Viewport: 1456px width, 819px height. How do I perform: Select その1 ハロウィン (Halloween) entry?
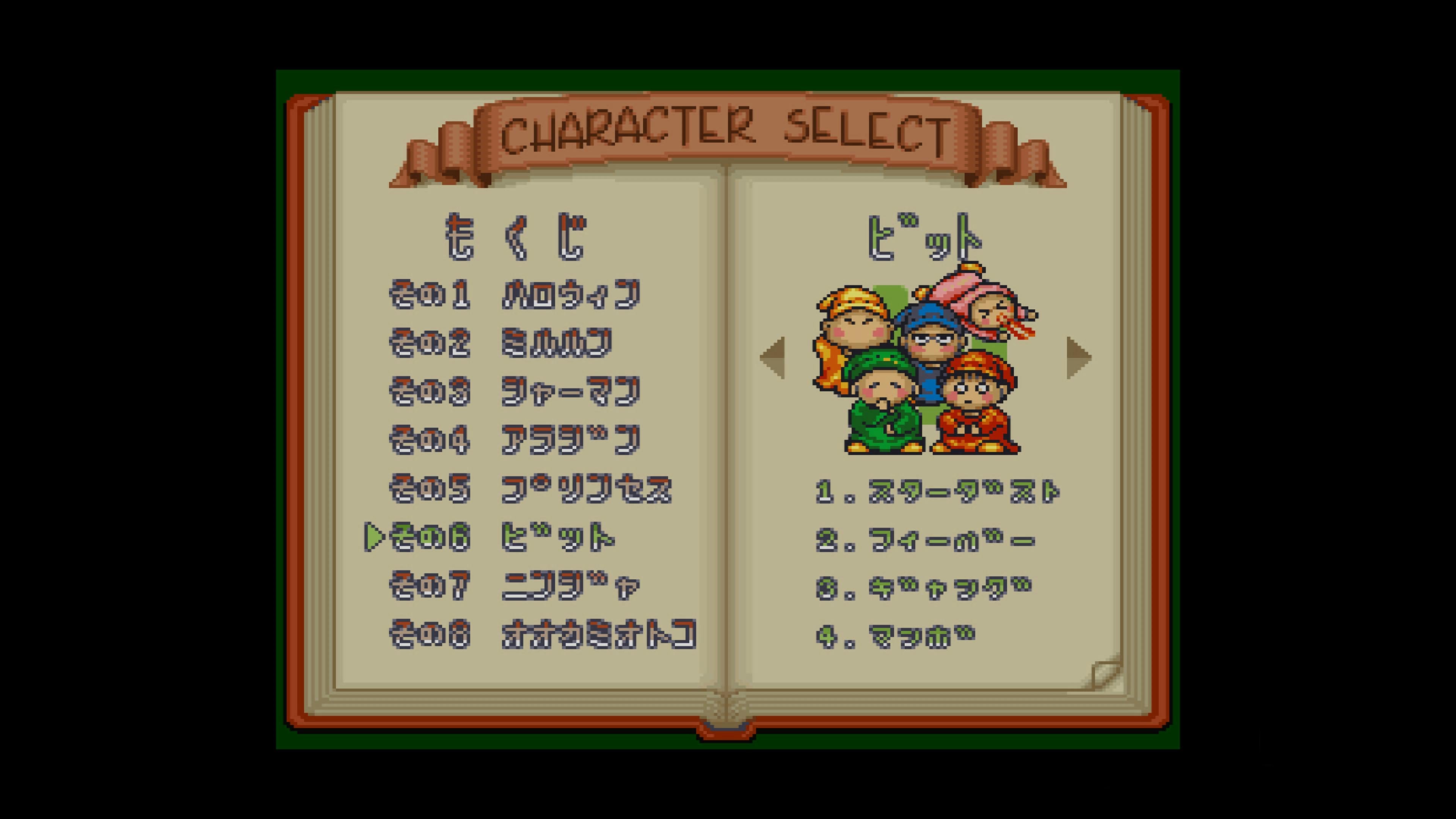pyautogui.click(x=515, y=295)
